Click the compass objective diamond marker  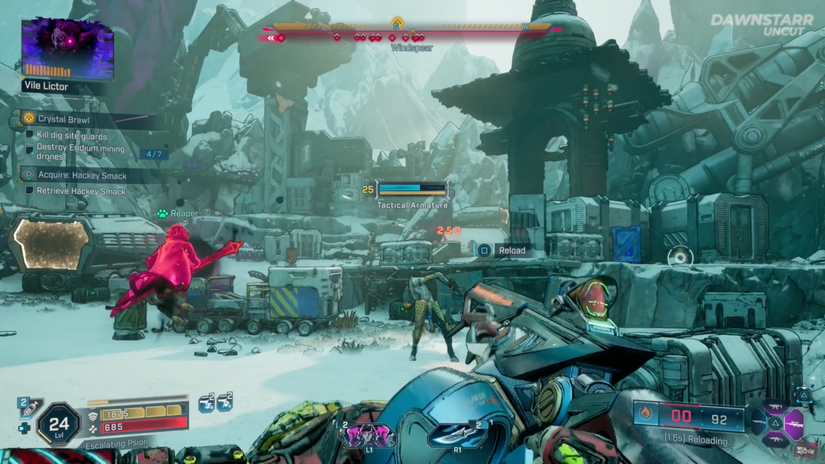397,22
